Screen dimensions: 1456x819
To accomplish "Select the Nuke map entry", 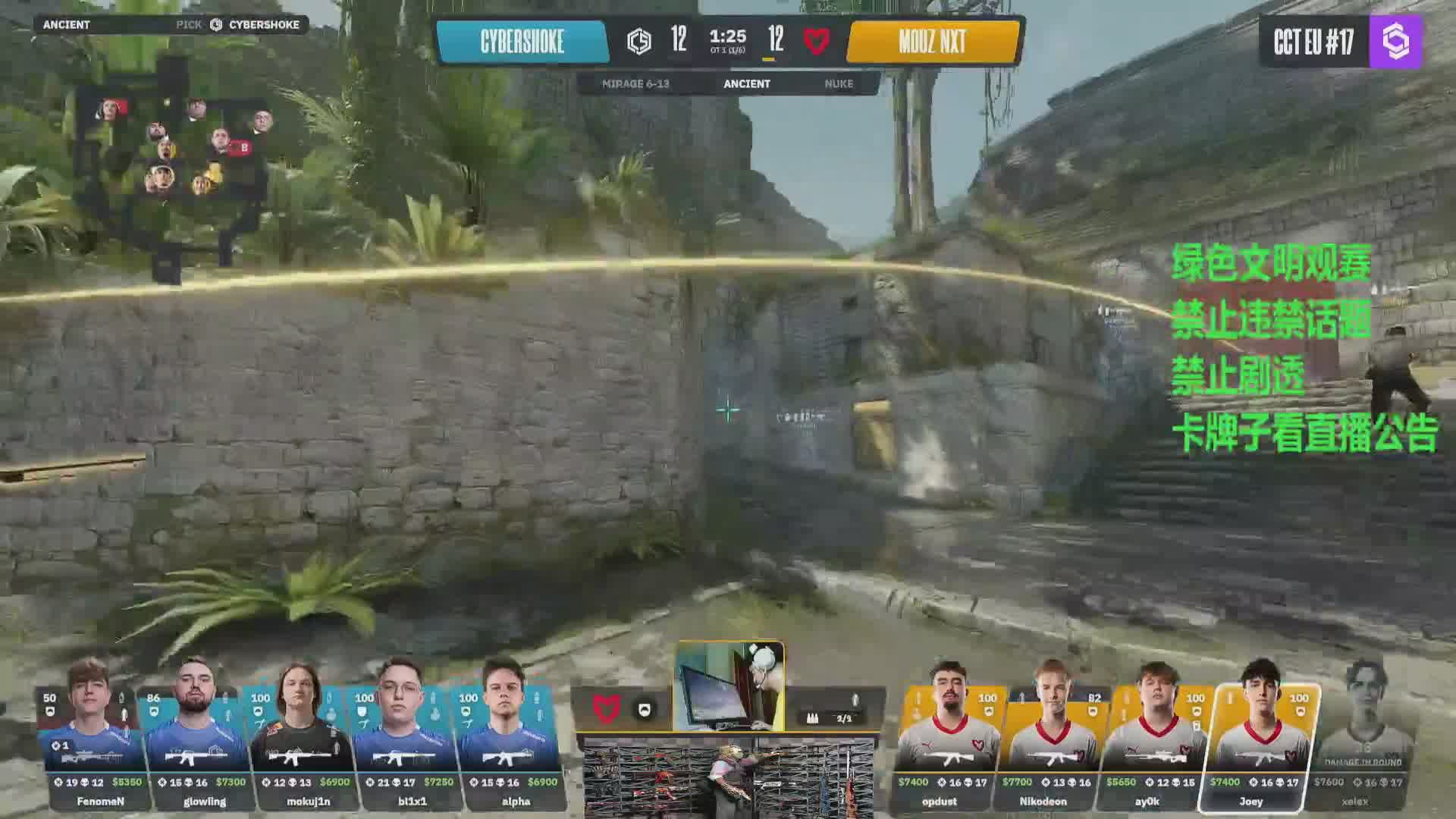I will pyautogui.click(x=839, y=84).
